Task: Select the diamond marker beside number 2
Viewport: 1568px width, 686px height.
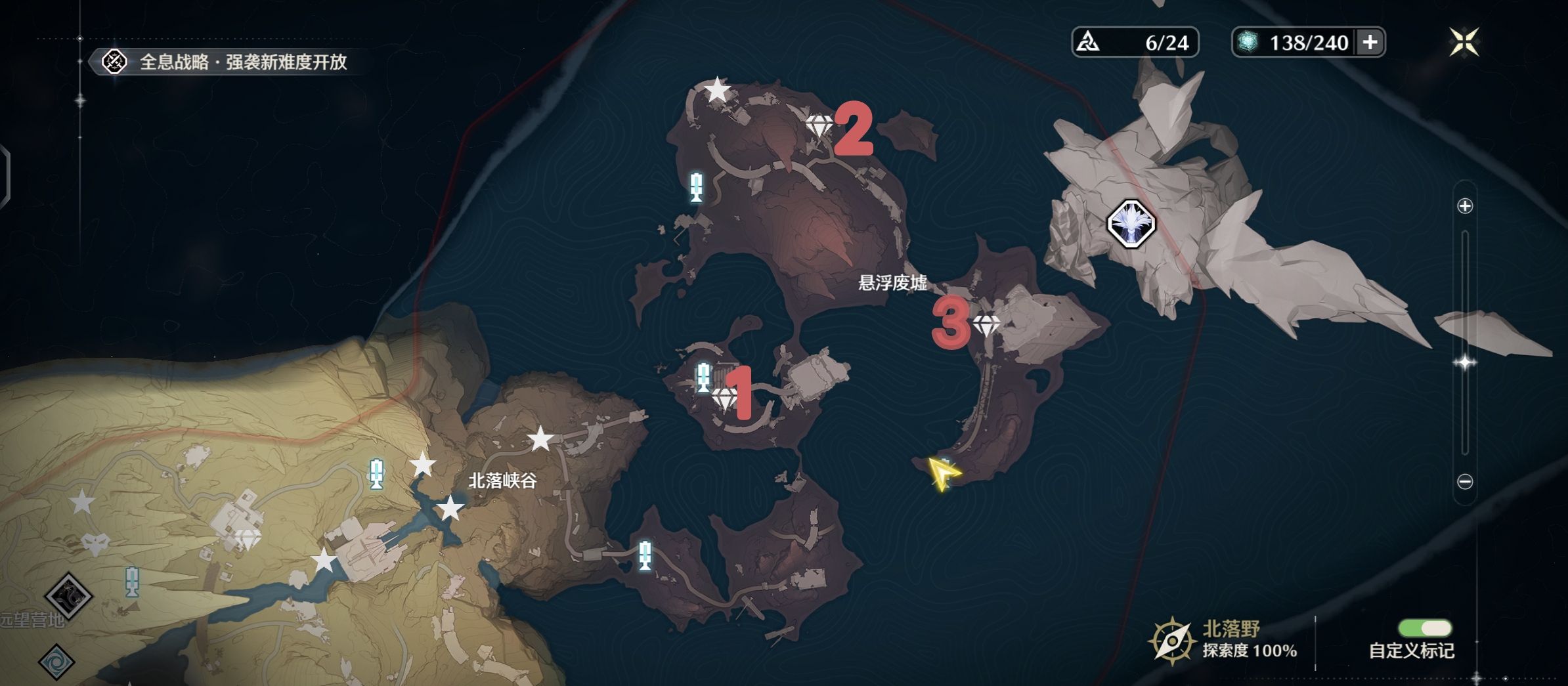Action: click(x=819, y=125)
